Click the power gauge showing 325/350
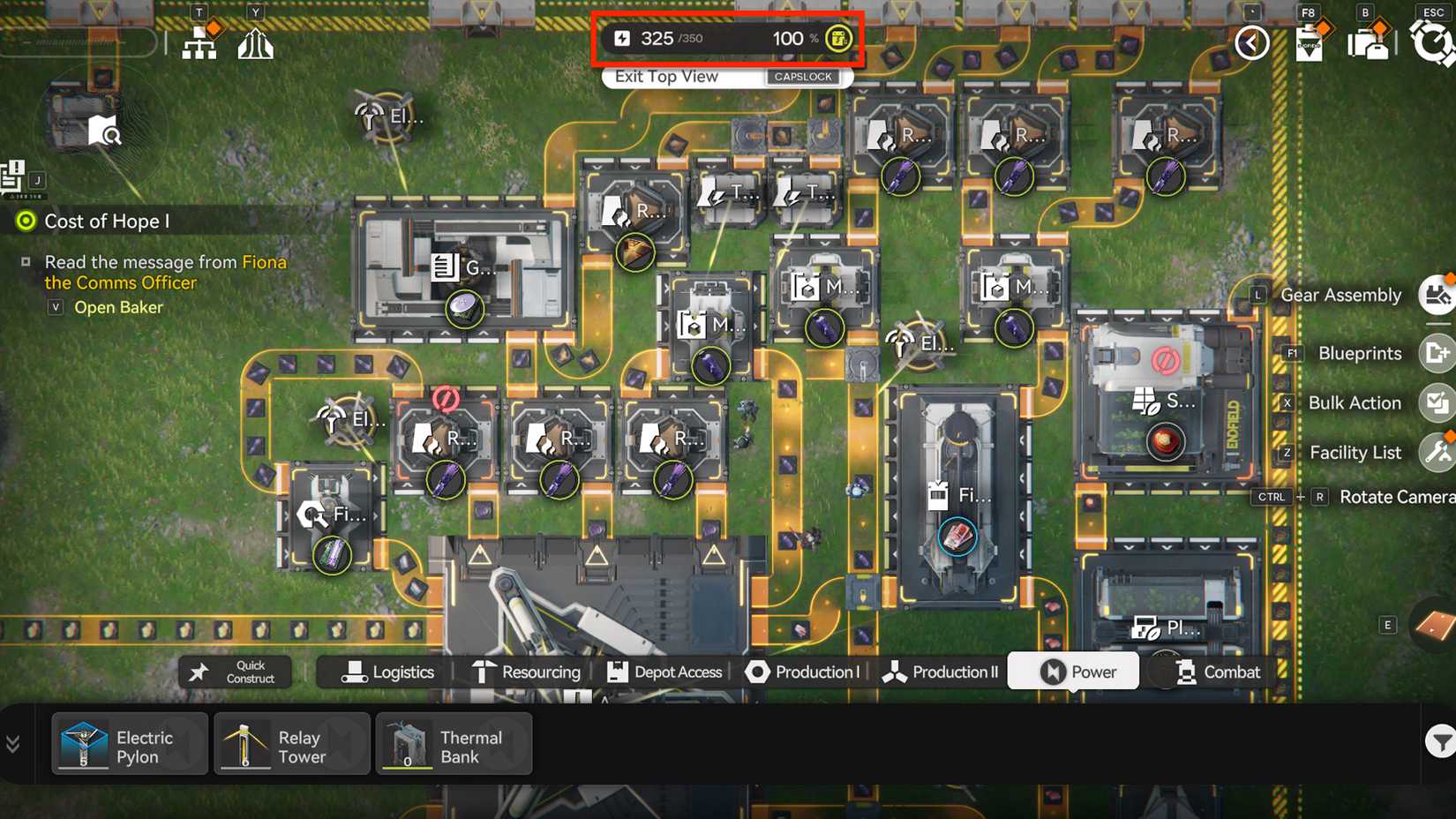Image resolution: width=1456 pixels, height=819 pixels. [726, 38]
